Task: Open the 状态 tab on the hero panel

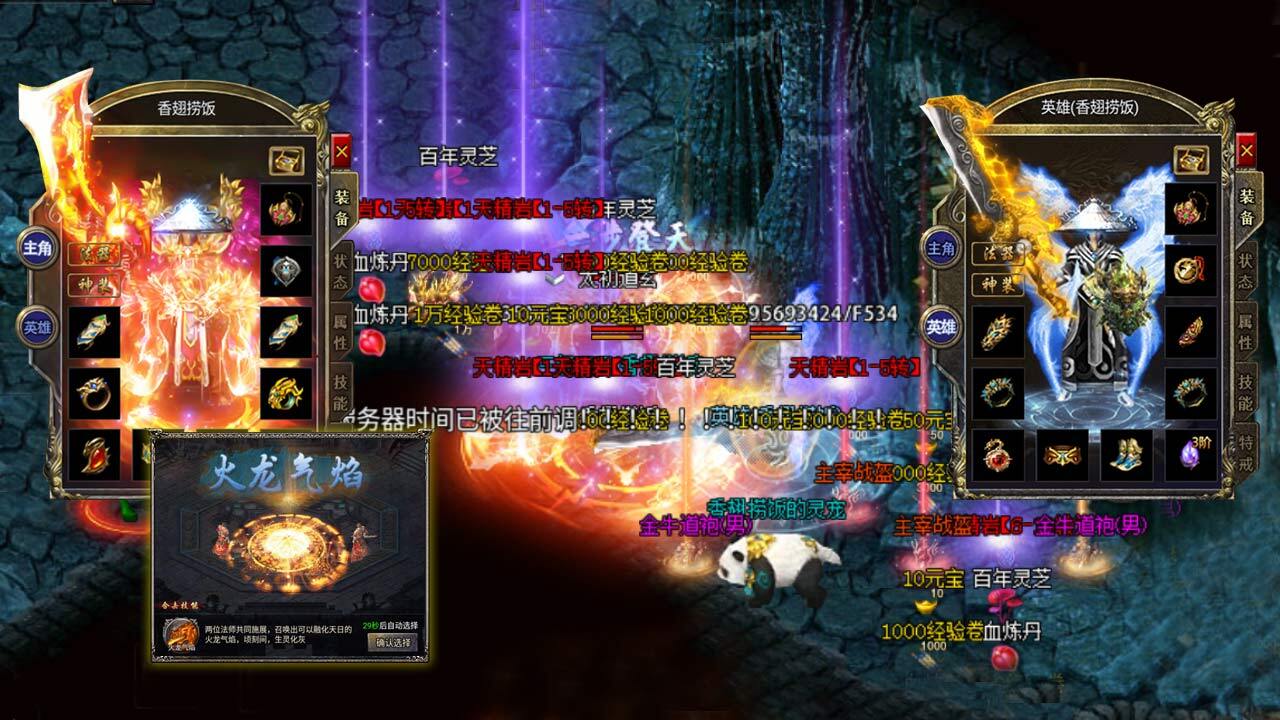Action: 1246,272
